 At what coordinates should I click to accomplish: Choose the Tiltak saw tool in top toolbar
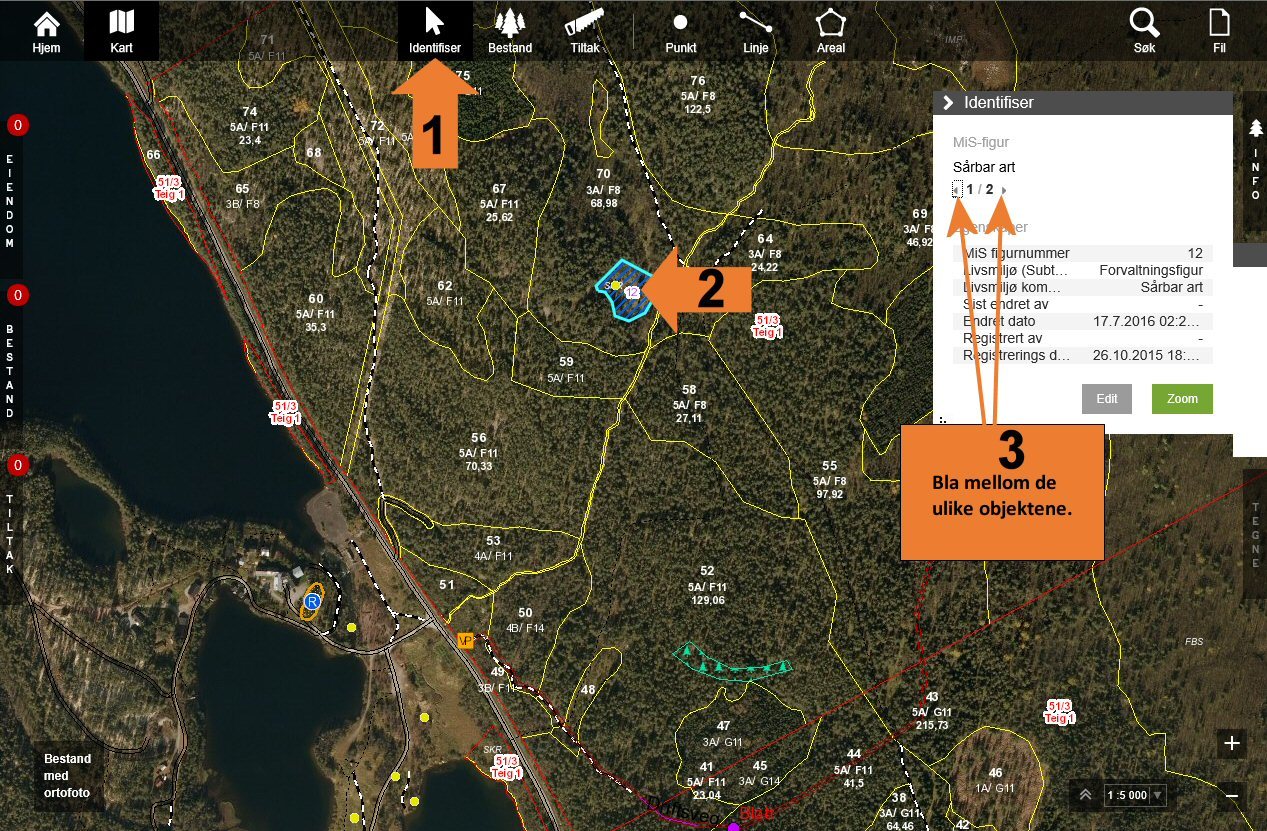pos(586,30)
